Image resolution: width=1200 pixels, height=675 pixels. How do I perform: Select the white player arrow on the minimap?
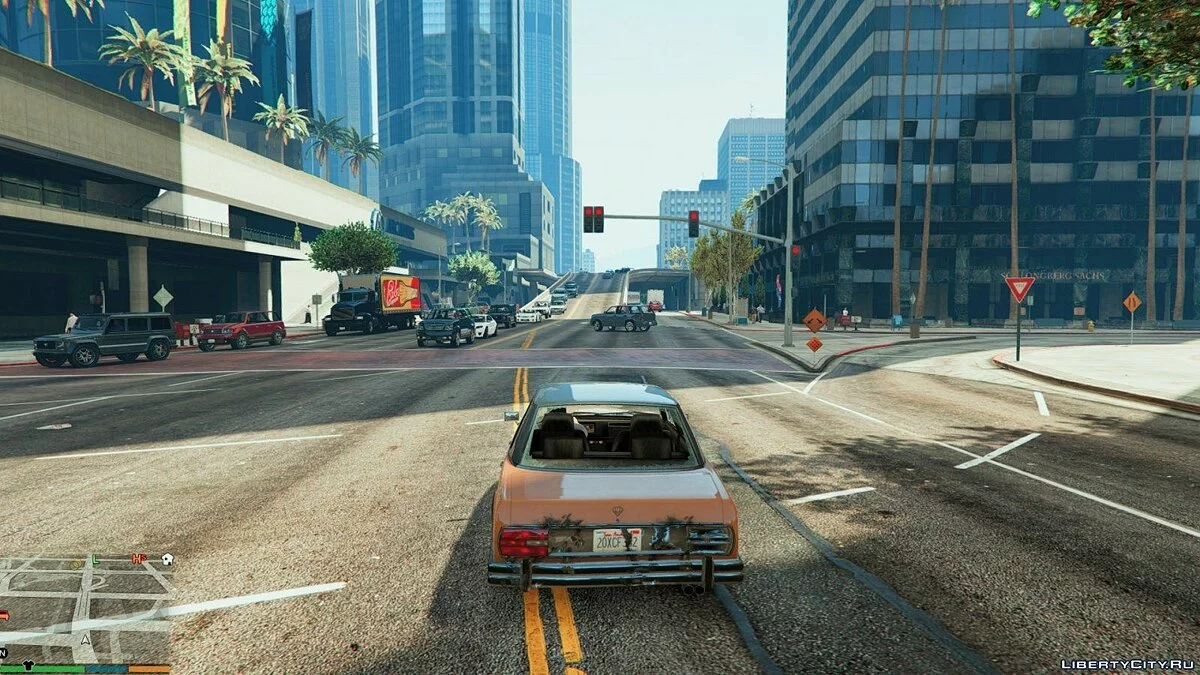[x=86, y=639]
